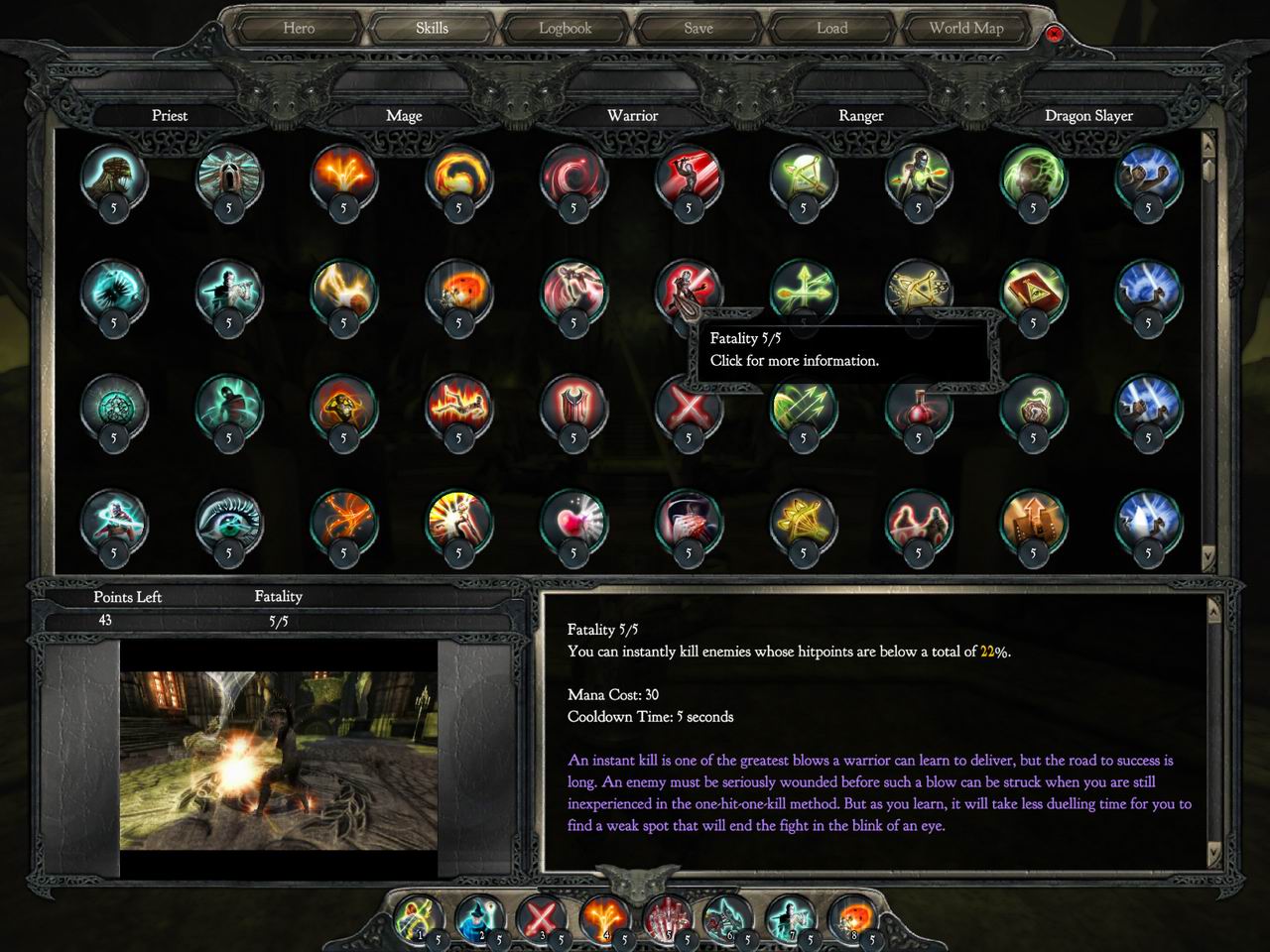Open the World Map
1270x952 pixels.
pos(964,28)
